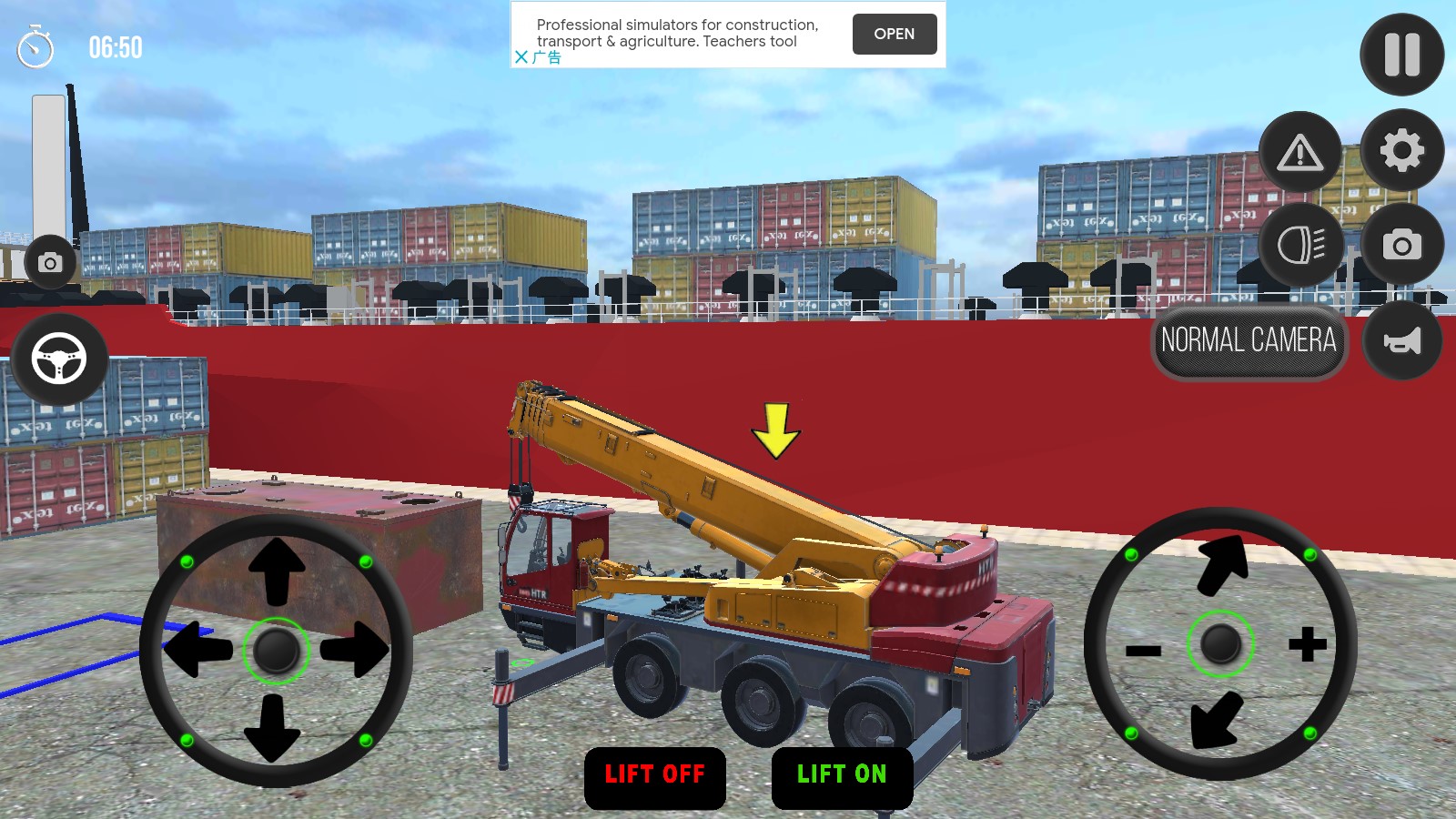Viewport: 1456px width, 819px height.
Task: Dismiss the ad with the X
Action: pos(521,56)
